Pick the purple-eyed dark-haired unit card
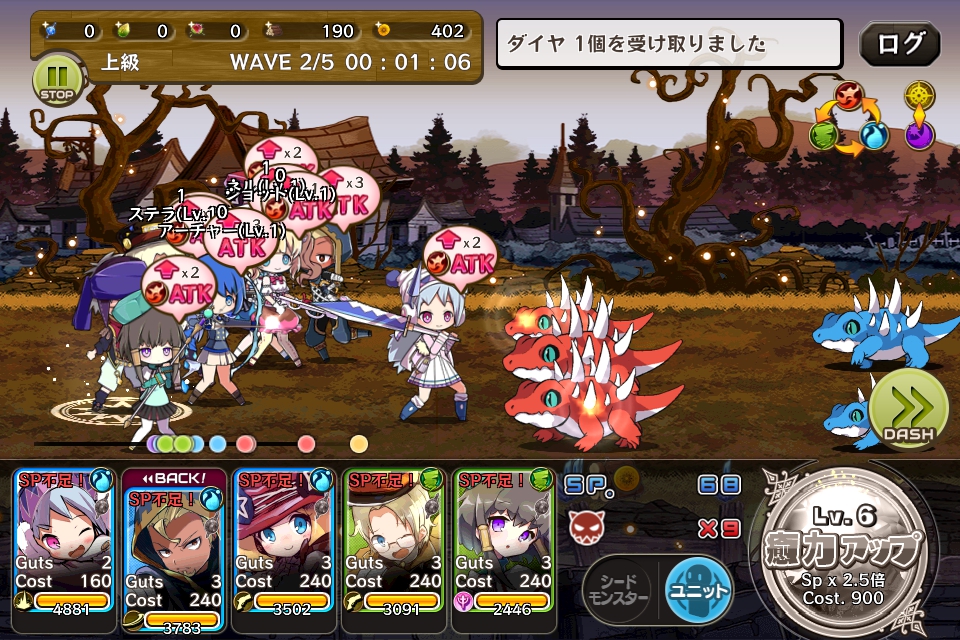Image resolution: width=960 pixels, height=640 pixels. (x=503, y=540)
